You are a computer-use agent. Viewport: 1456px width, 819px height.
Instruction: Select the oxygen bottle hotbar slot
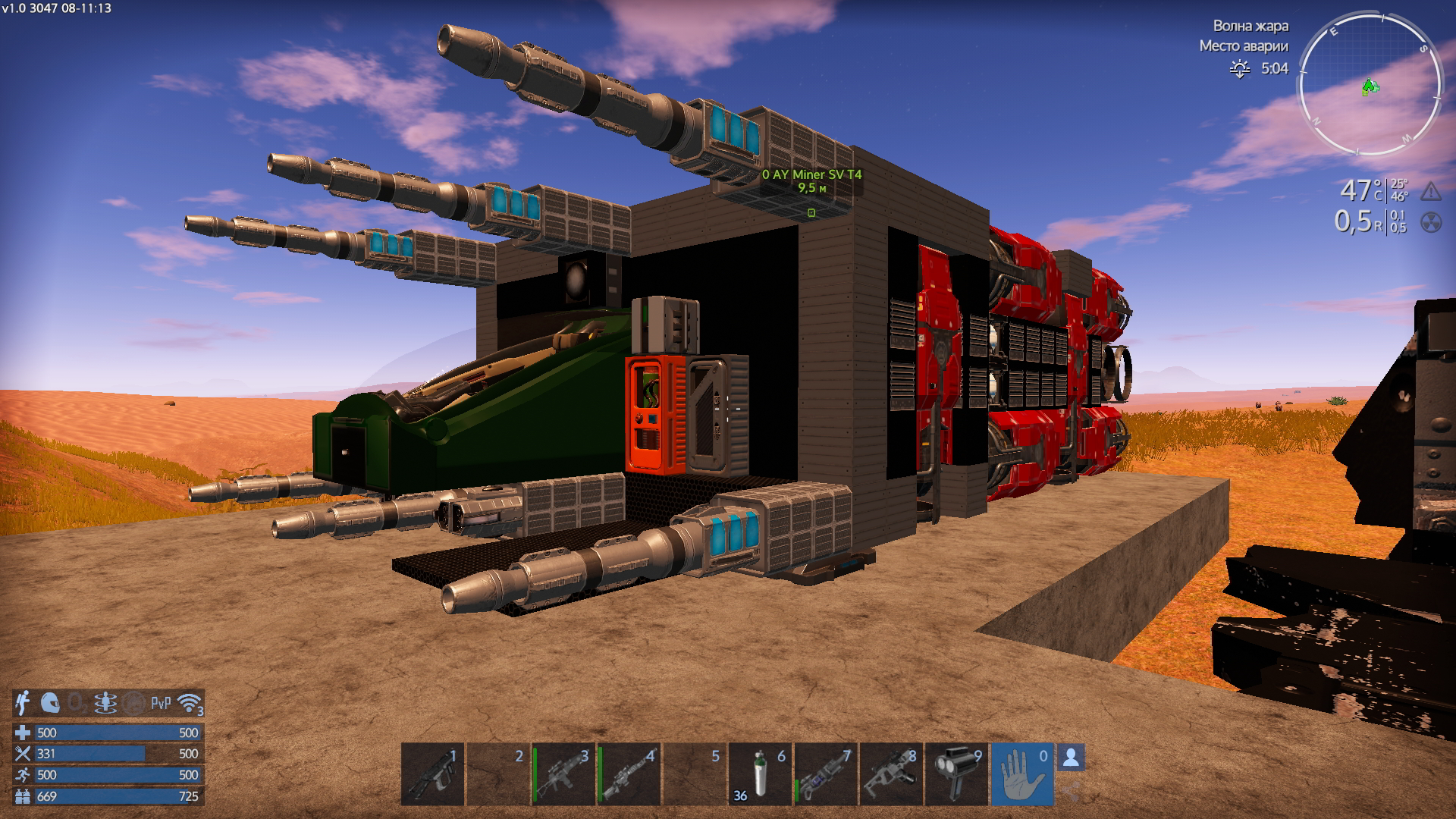(760, 773)
